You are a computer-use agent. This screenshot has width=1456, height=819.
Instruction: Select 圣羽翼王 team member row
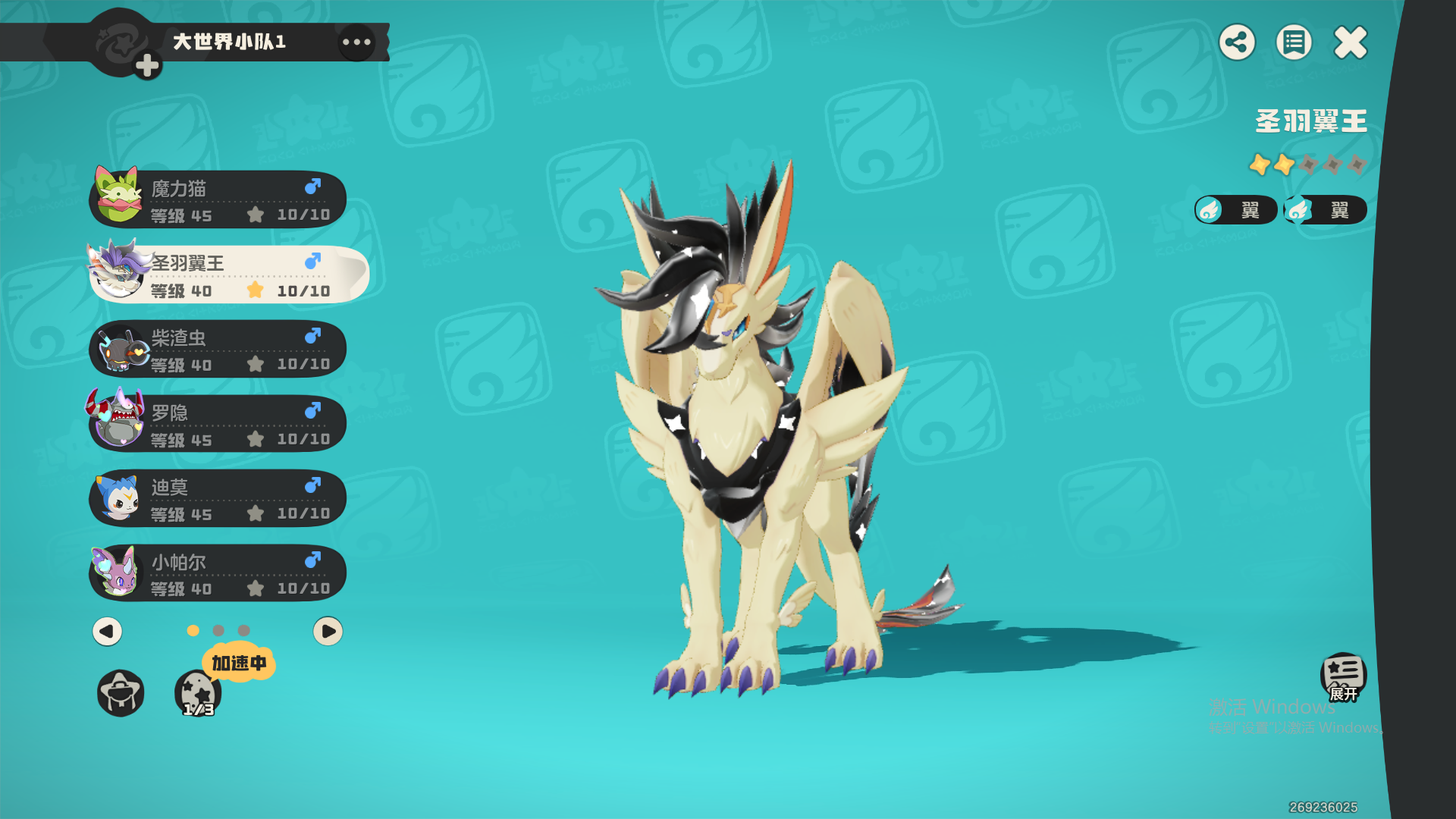(x=227, y=275)
